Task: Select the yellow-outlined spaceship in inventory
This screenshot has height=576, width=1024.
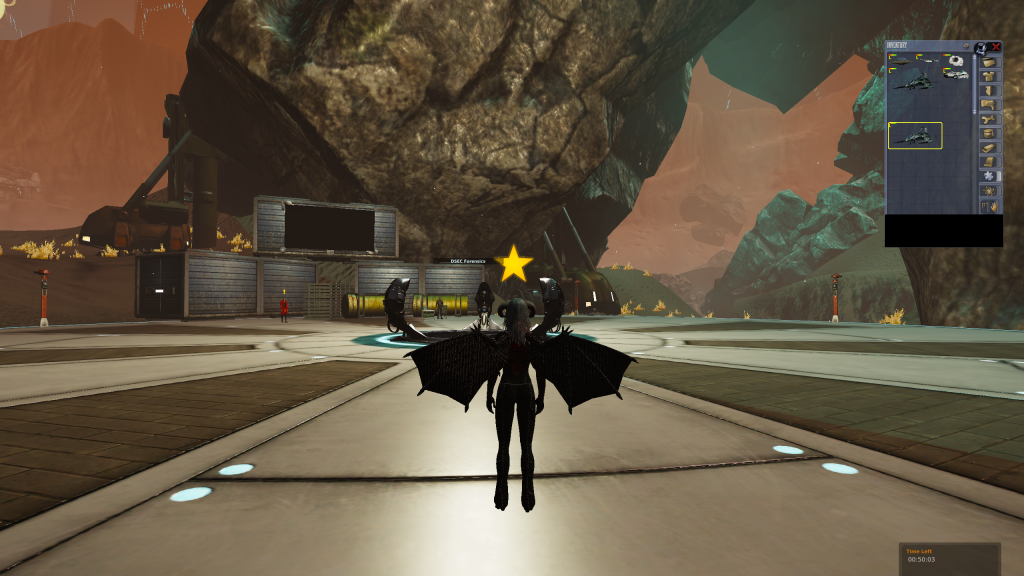Action: [915, 135]
